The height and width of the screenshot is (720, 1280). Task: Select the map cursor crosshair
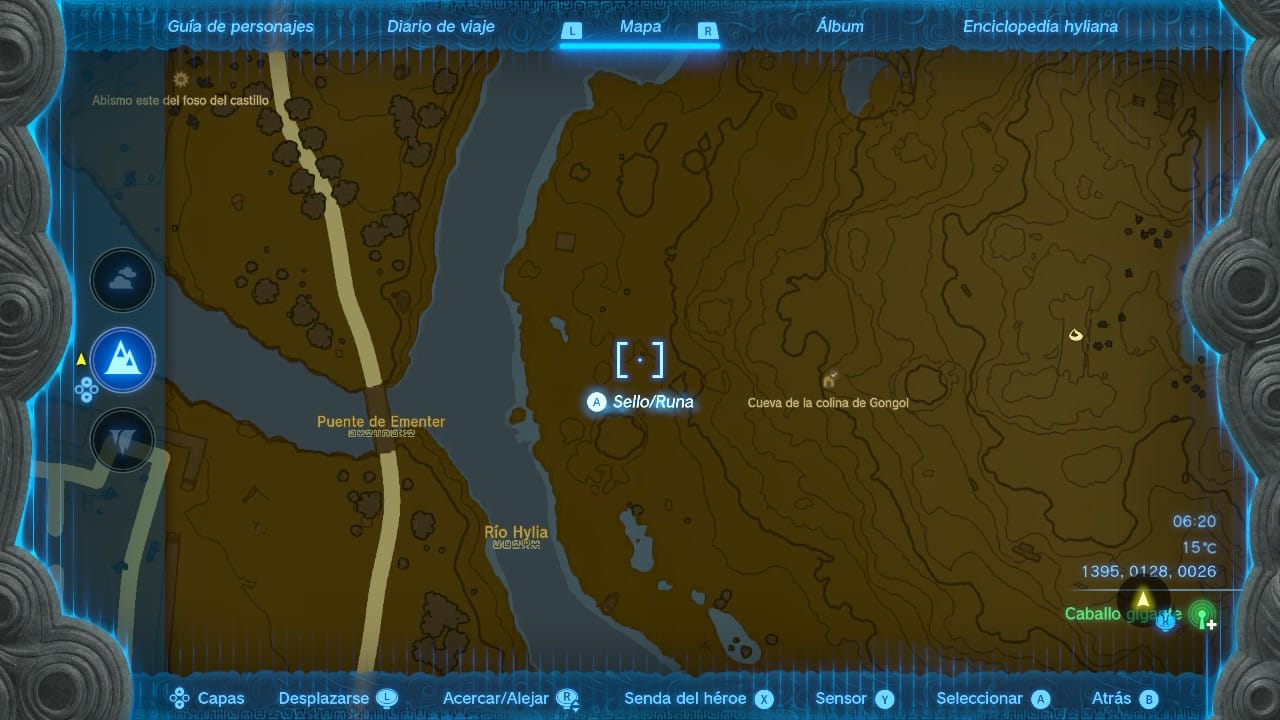click(x=640, y=360)
